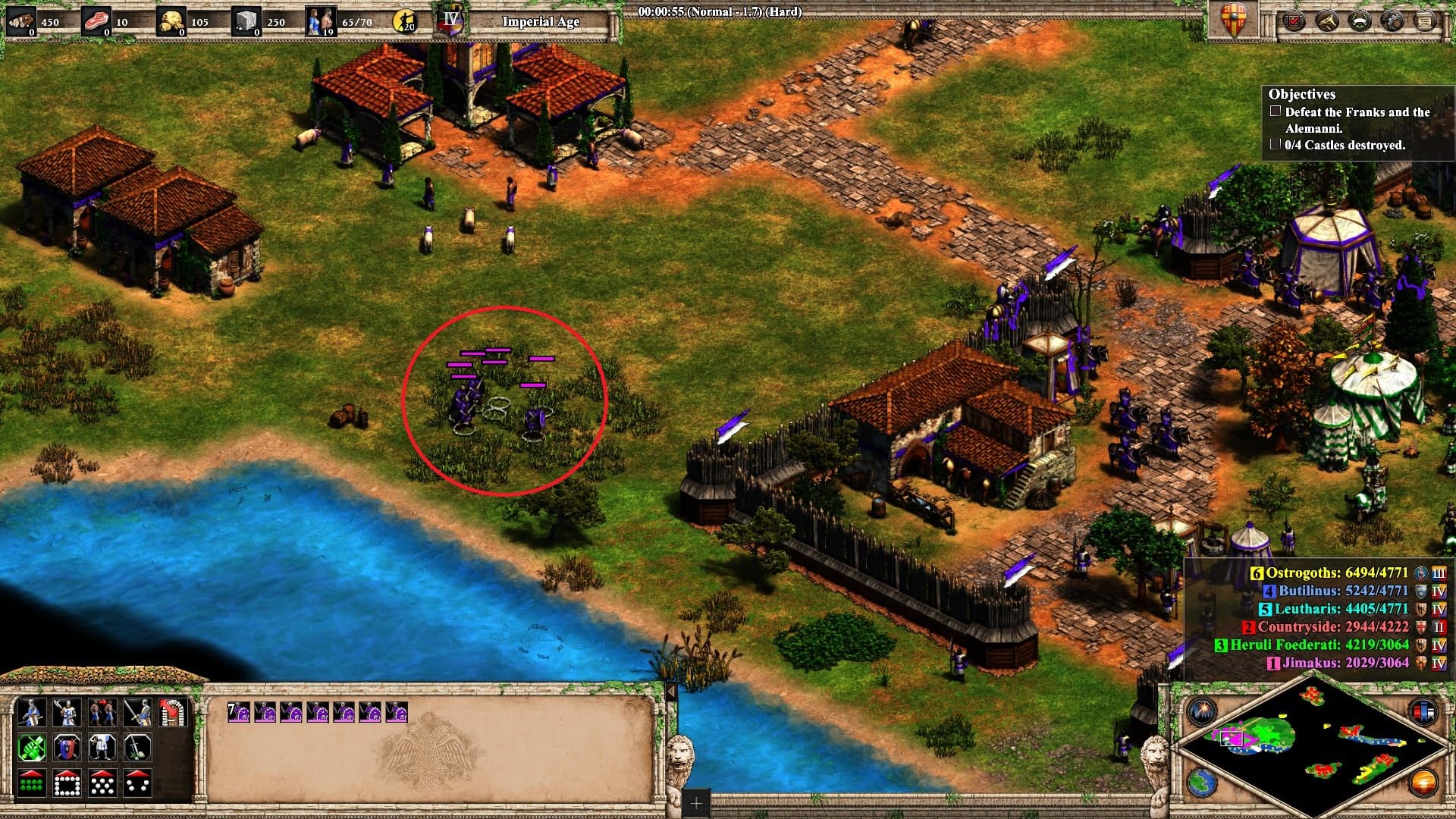Click the idle villager icon
Image resolution: width=1456 pixels, height=819 pixels.
click(x=406, y=21)
